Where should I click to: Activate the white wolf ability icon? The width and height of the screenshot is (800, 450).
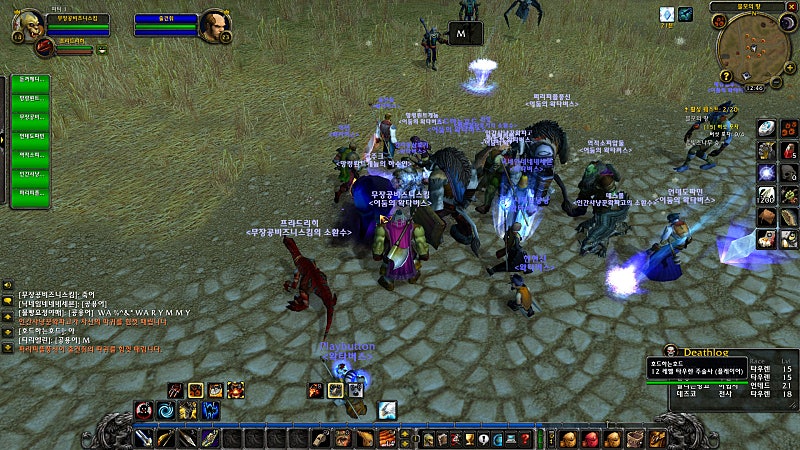coord(387,410)
